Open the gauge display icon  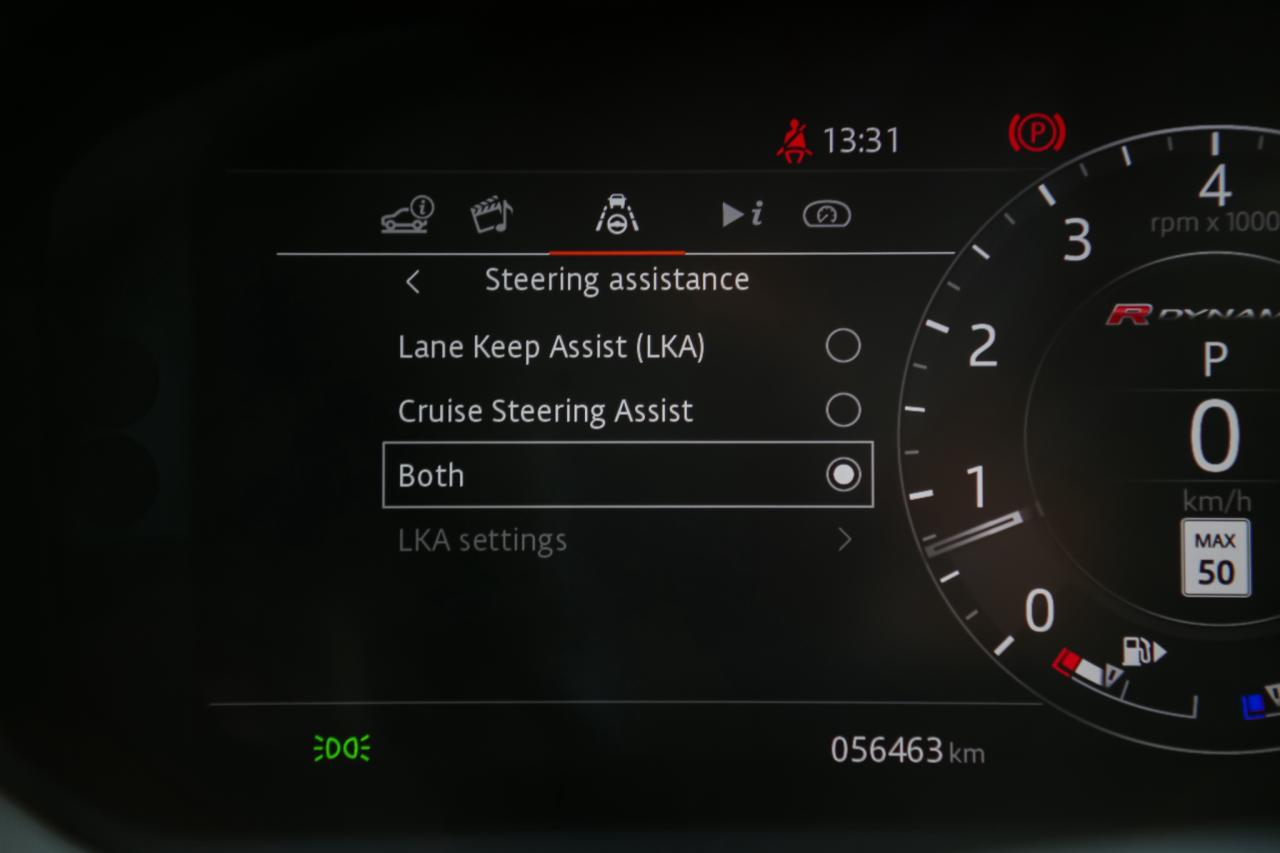(827, 214)
